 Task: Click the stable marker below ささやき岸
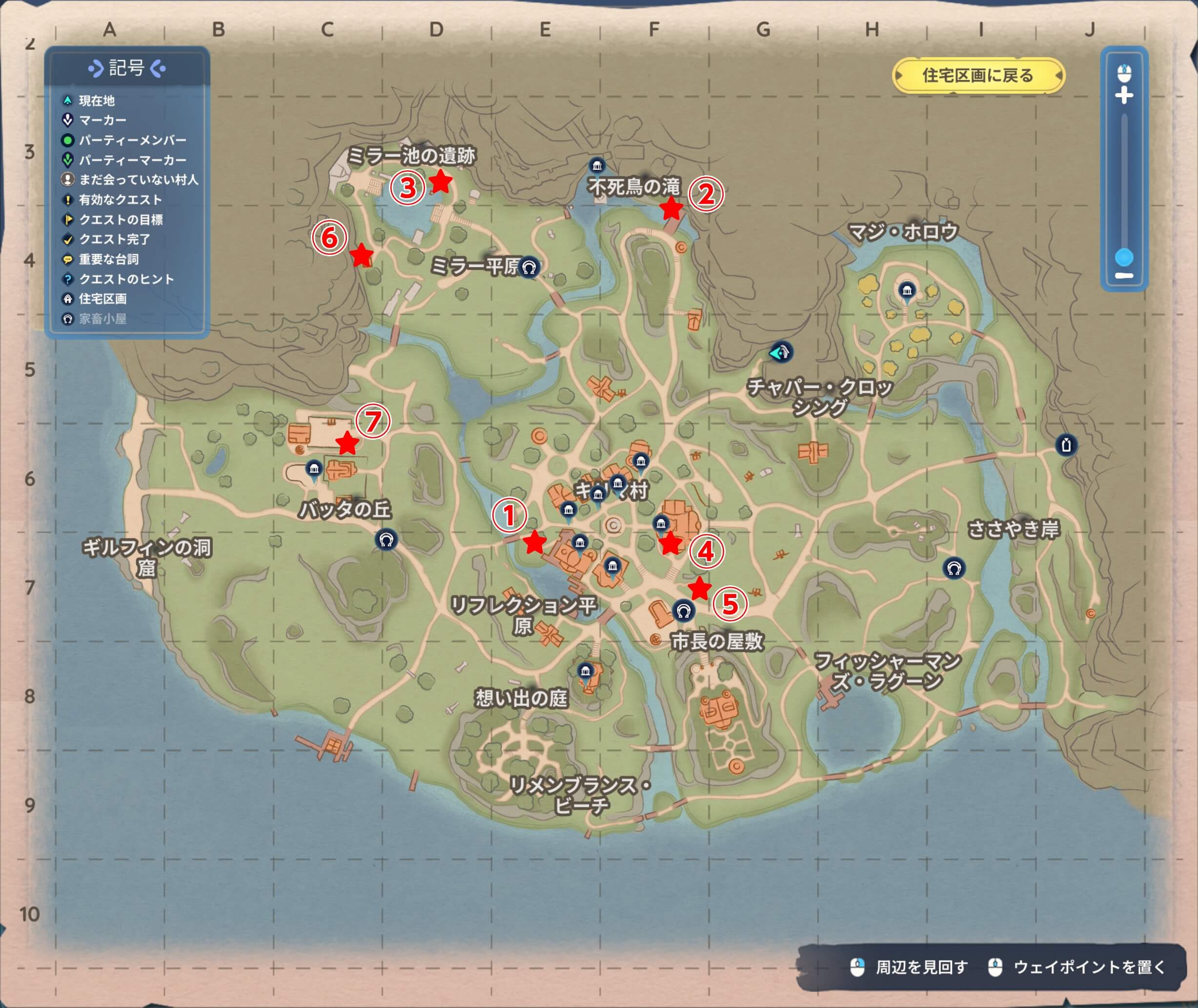(954, 568)
